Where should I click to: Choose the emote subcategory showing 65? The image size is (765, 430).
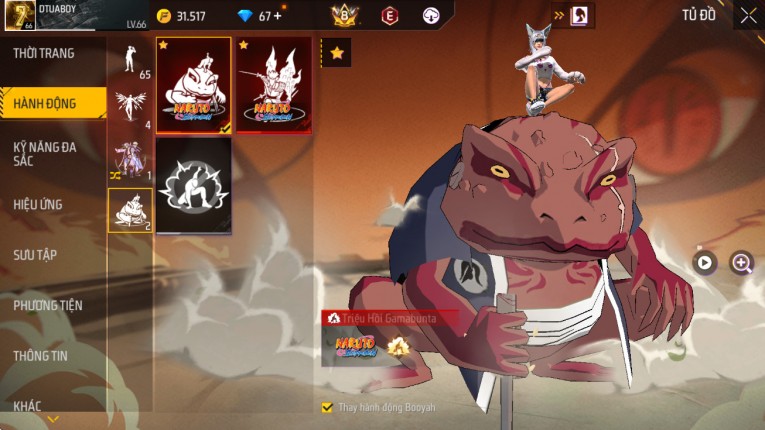(x=130, y=62)
